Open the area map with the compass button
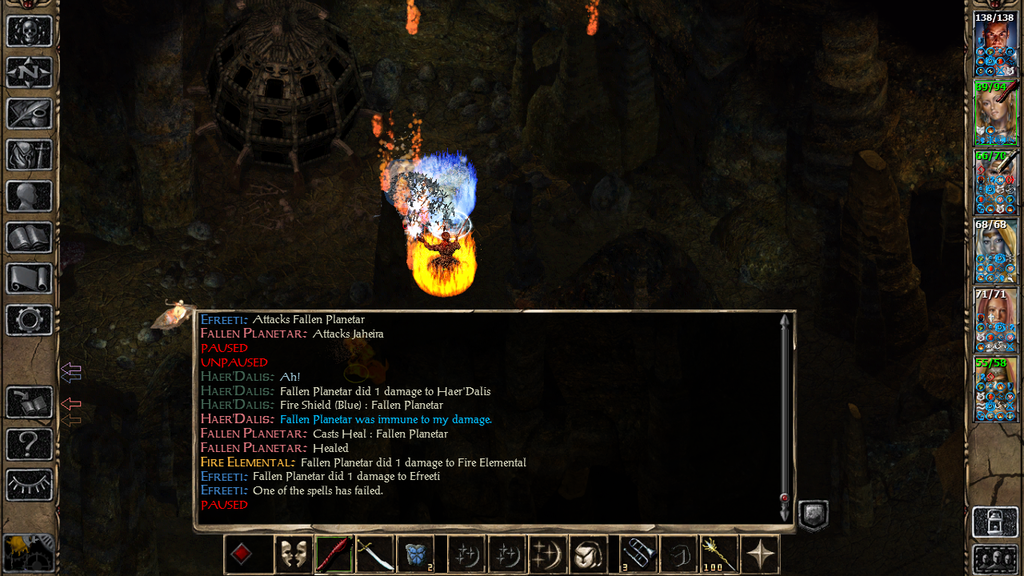Viewport: 1024px width, 576px height. coord(29,72)
